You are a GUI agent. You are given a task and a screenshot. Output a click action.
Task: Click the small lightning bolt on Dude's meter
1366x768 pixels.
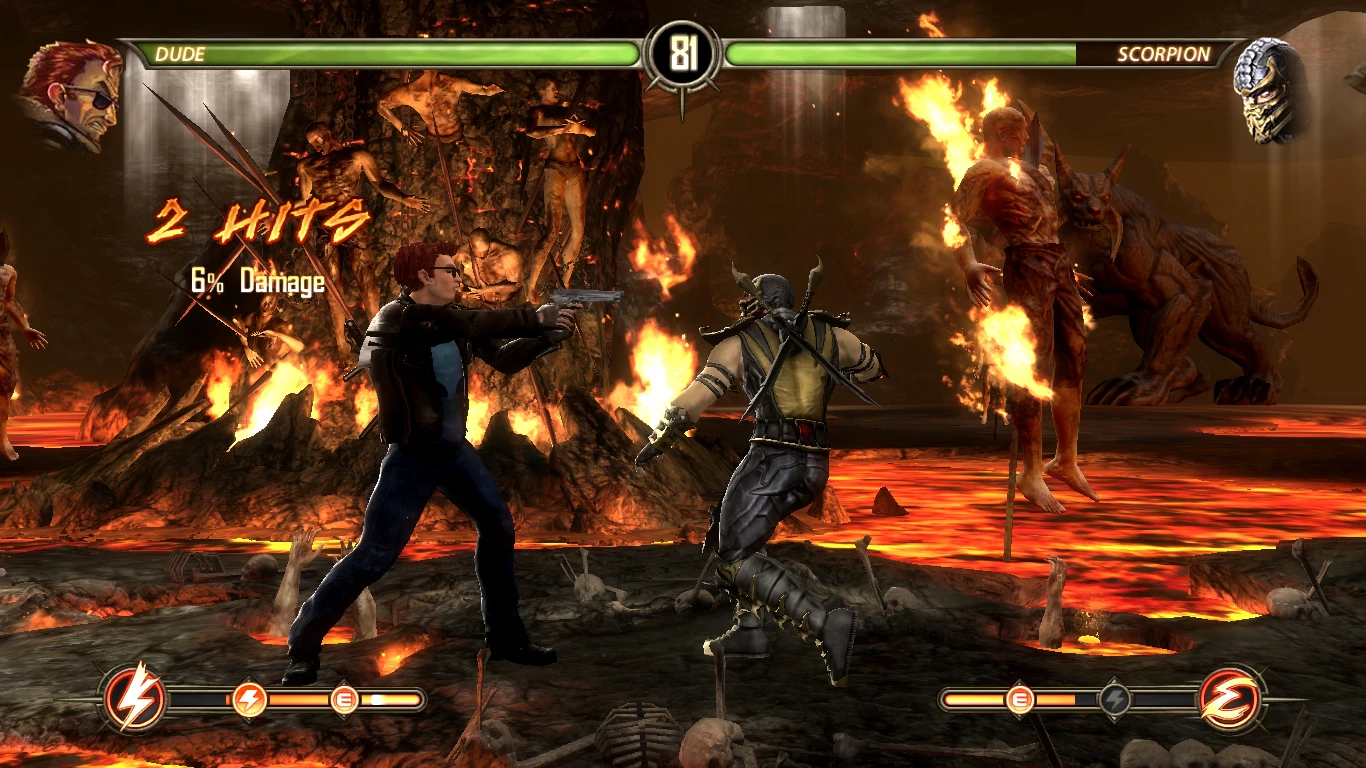(249, 698)
